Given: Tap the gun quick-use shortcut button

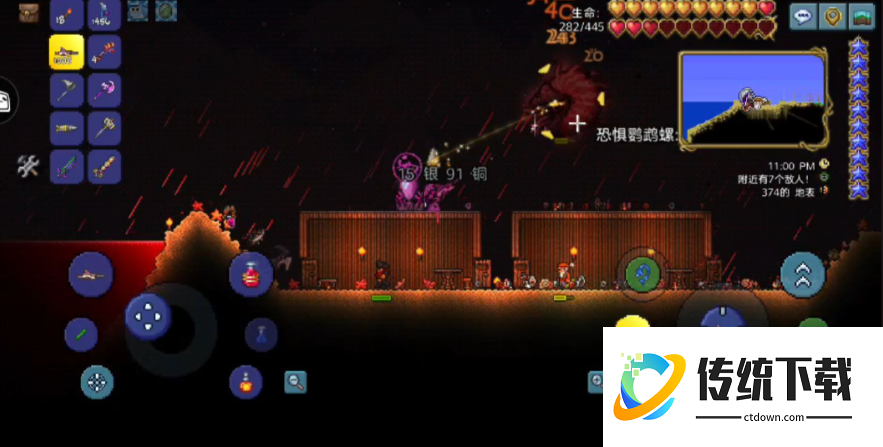Looking at the screenshot, I should click(x=90, y=273).
